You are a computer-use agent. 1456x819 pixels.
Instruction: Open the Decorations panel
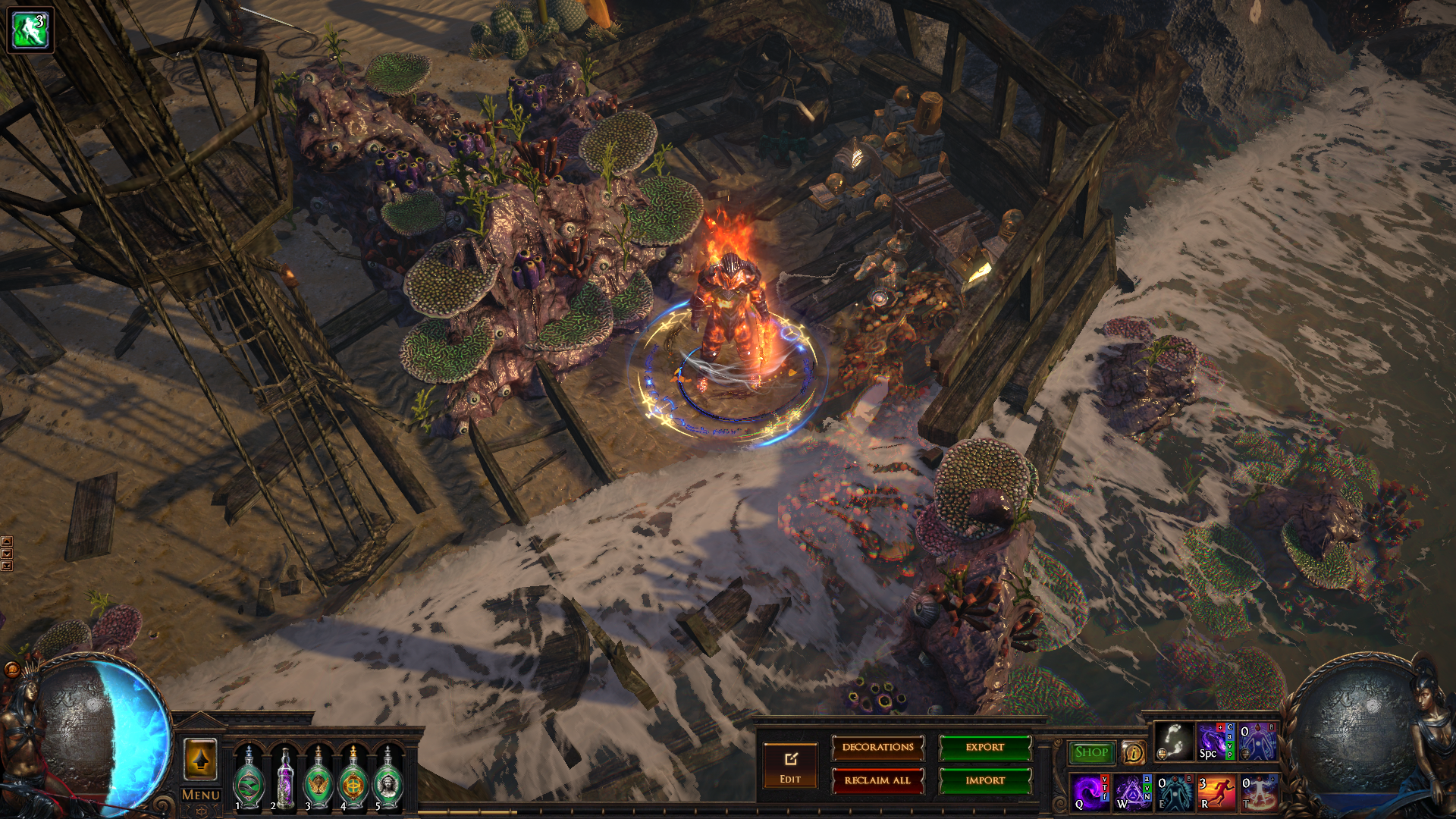[x=877, y=748]
